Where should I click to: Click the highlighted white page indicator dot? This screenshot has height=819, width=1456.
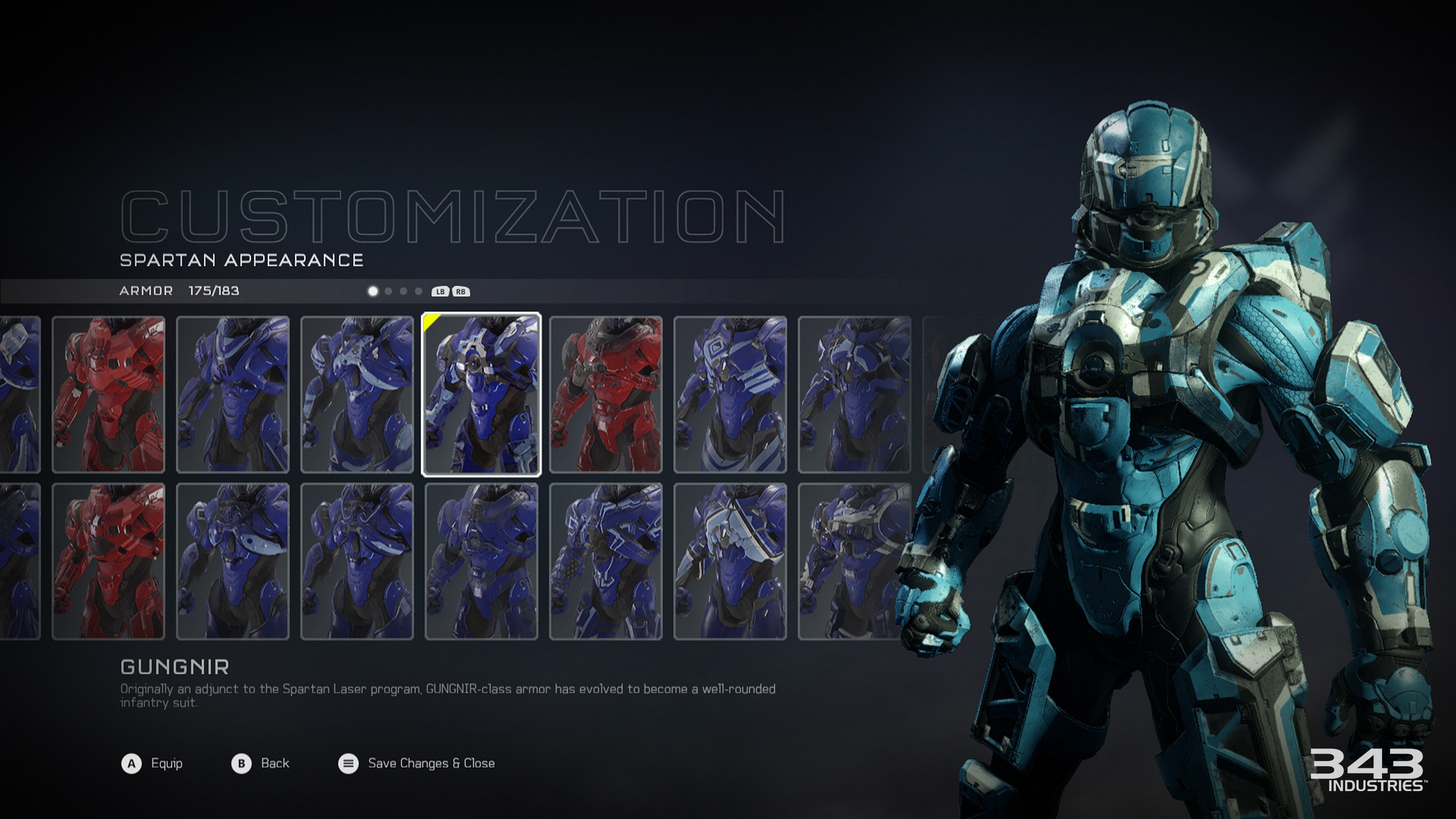373,291
